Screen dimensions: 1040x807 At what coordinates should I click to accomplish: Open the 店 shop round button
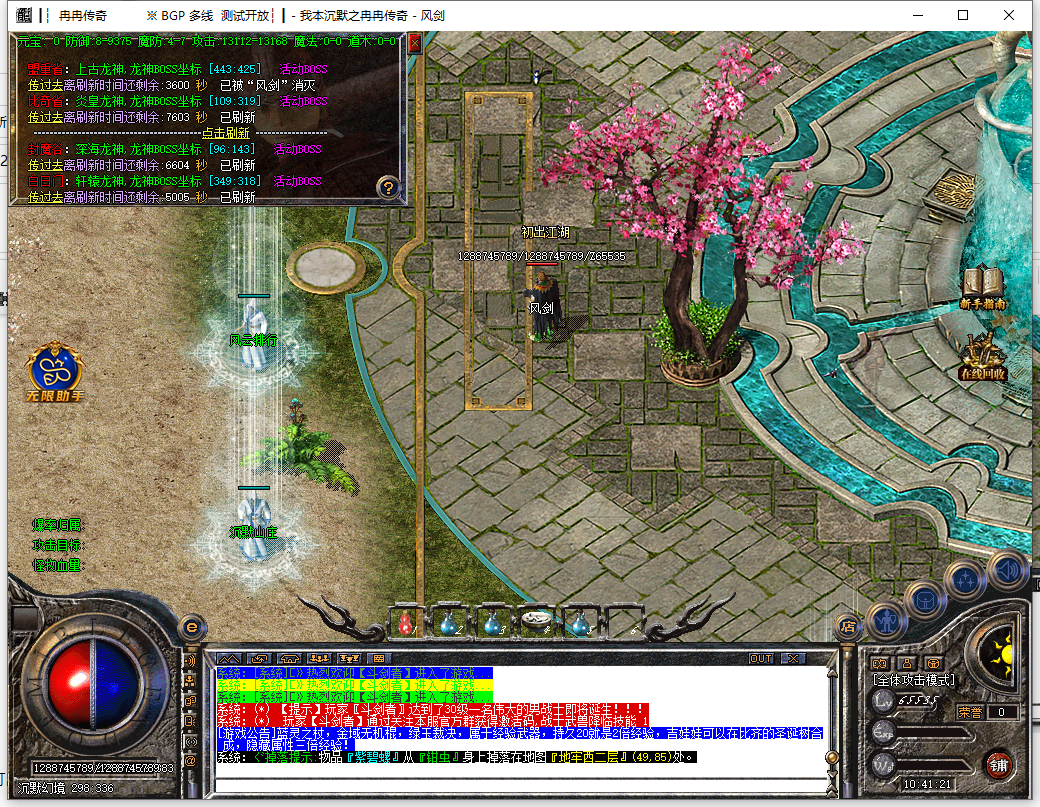coord(847,626)
